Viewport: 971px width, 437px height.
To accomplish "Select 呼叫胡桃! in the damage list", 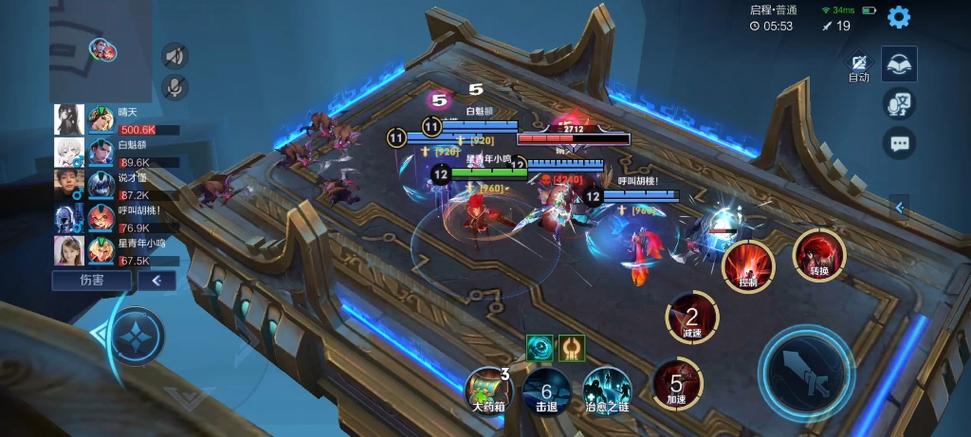I will [116, 218].
